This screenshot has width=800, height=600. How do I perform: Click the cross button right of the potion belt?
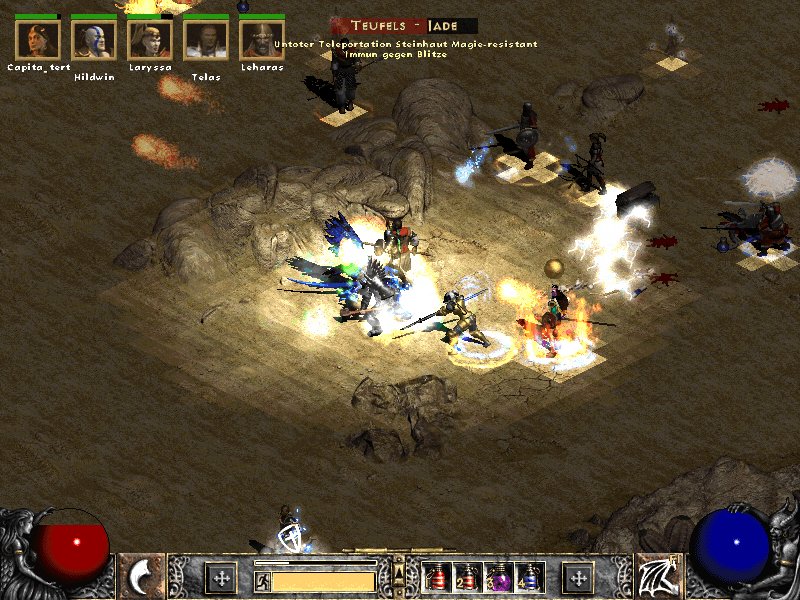pyautogui.click(x=578, y=578)
